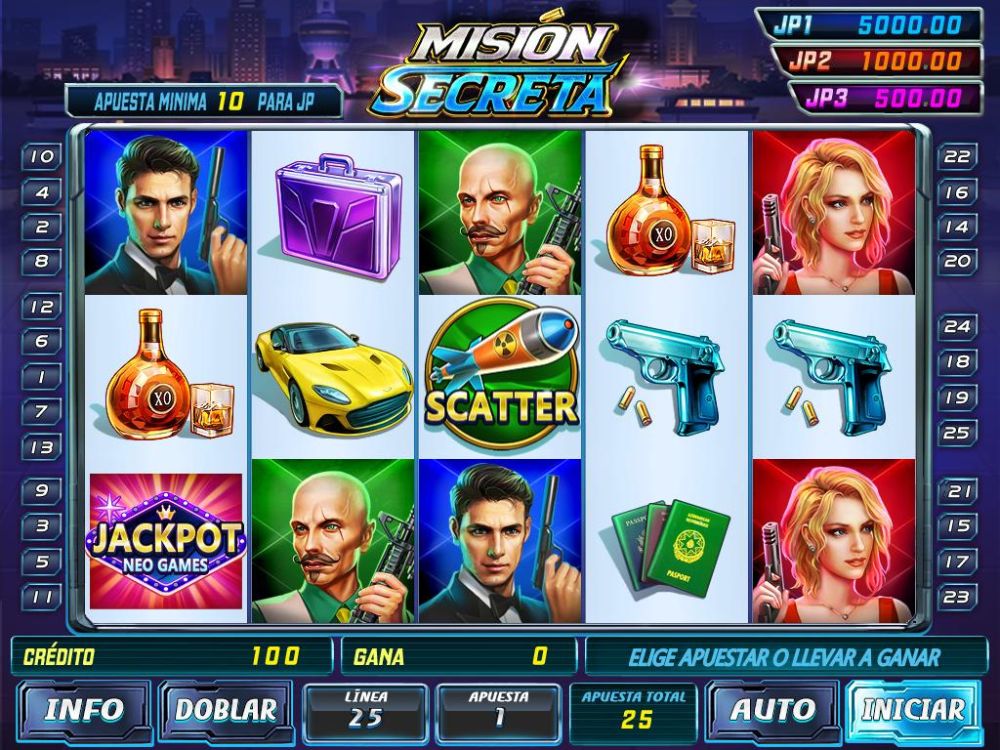Activate AUTO spin mode
The image size is (1000, 750).
point(773,709)
